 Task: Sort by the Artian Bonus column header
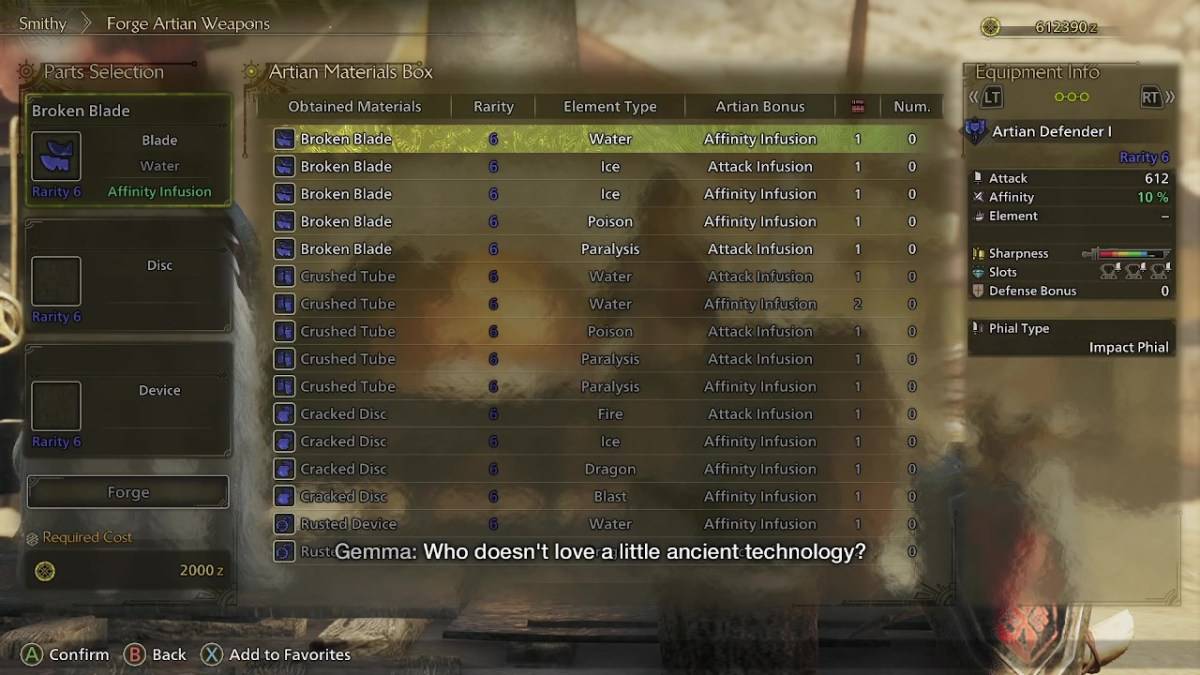760,106
